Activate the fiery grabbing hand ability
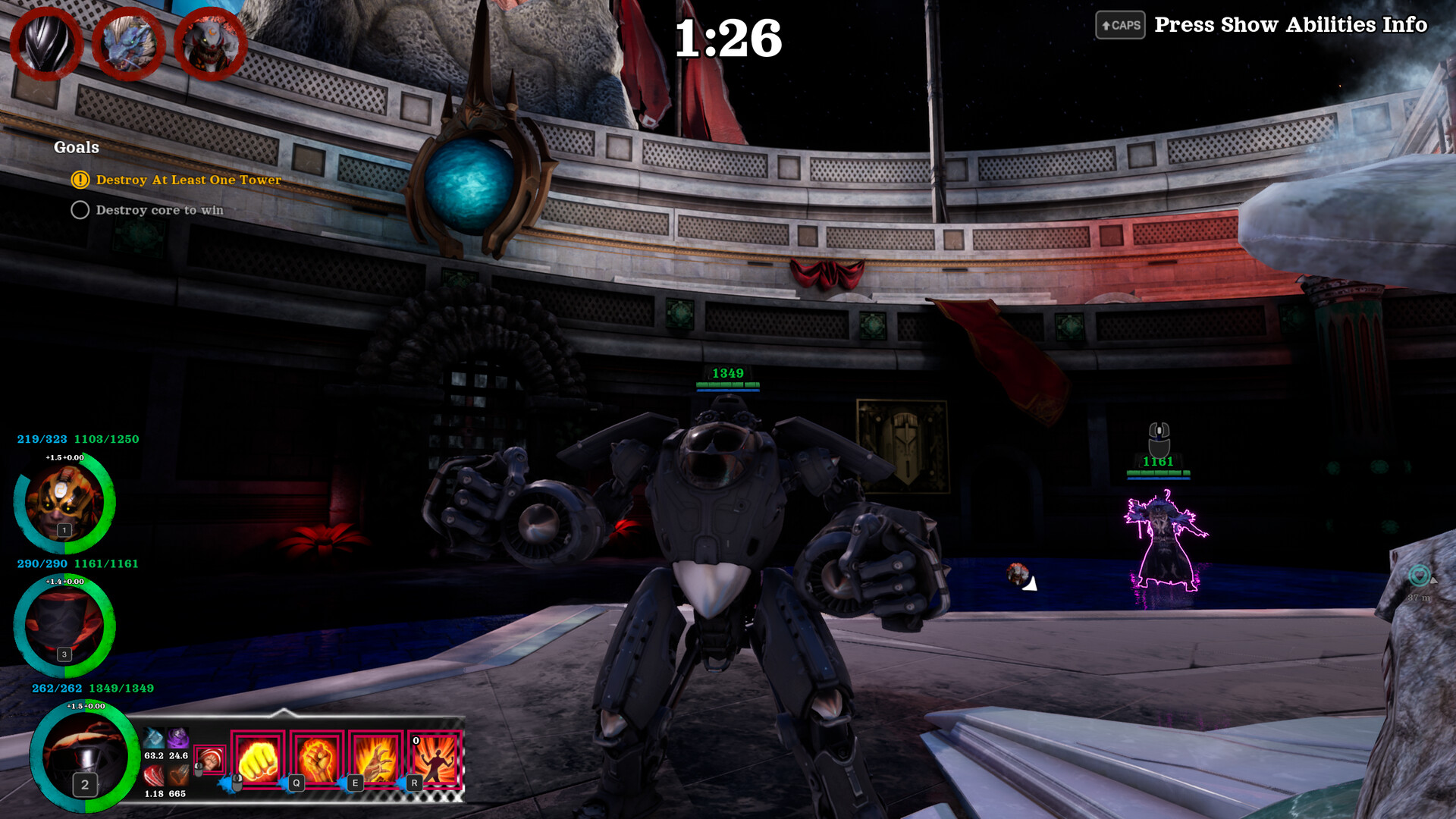The width and height of the screenshot is (1456, 819). click(376, 759)
